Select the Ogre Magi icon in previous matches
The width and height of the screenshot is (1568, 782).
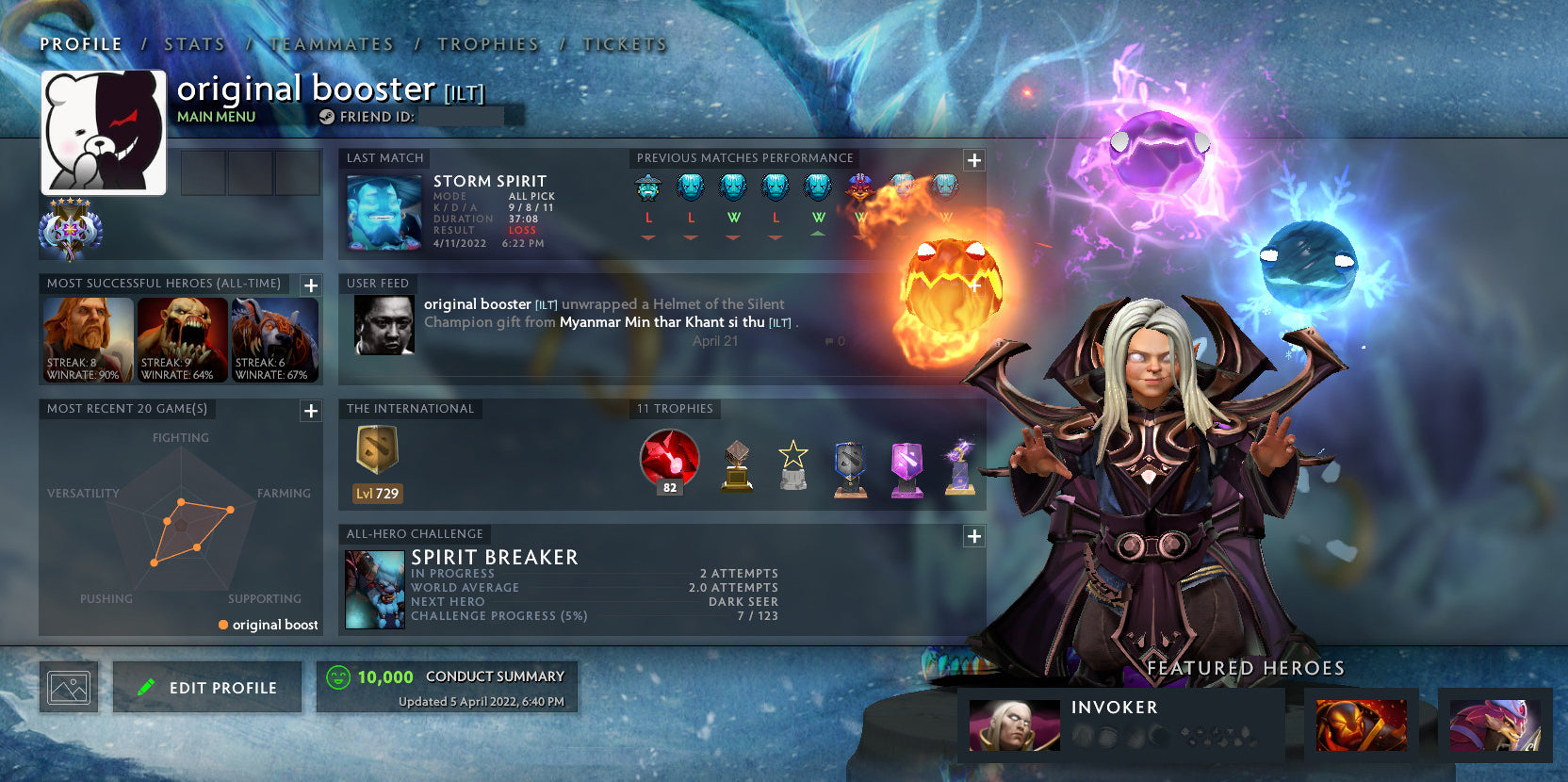tap(857, 186)
